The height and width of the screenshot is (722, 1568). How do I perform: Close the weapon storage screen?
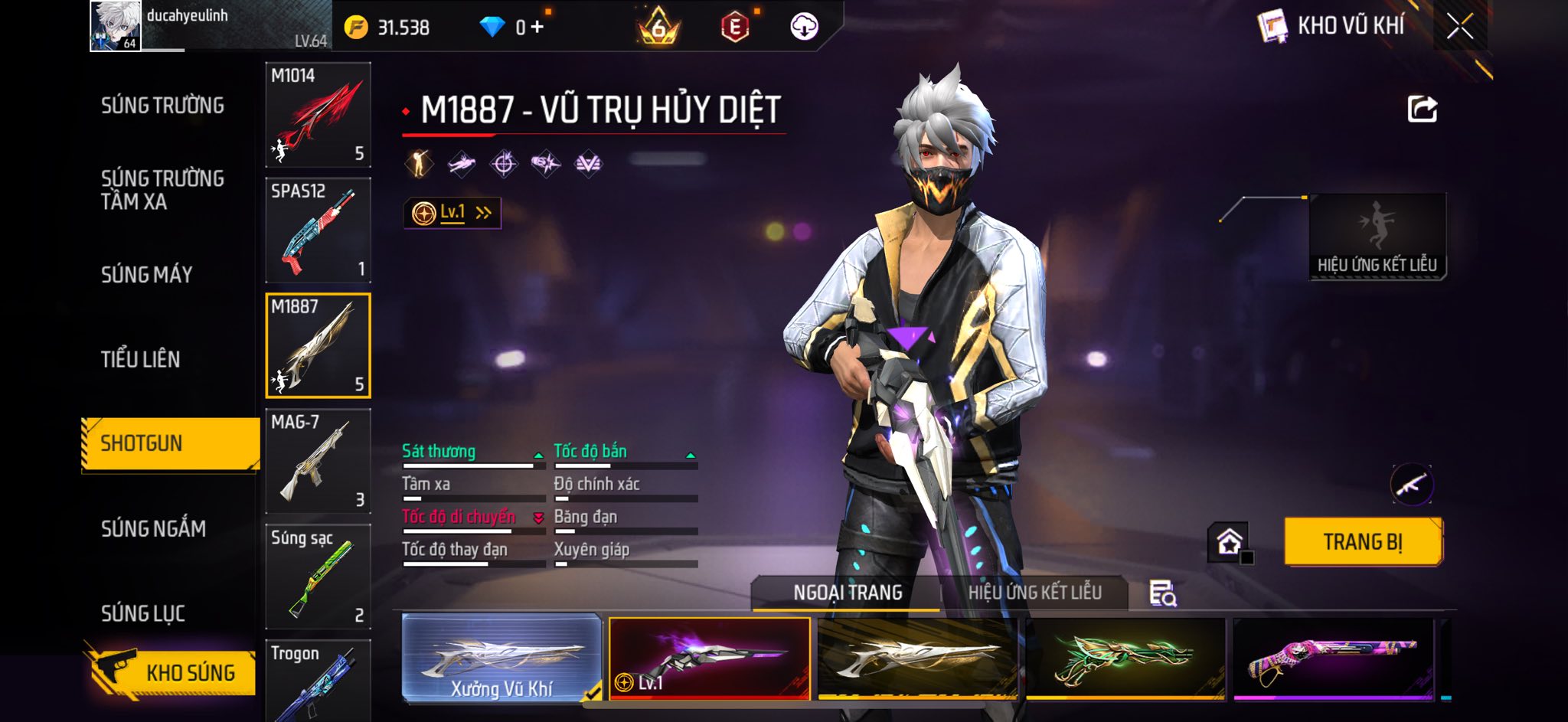[x=1459, y=27]
